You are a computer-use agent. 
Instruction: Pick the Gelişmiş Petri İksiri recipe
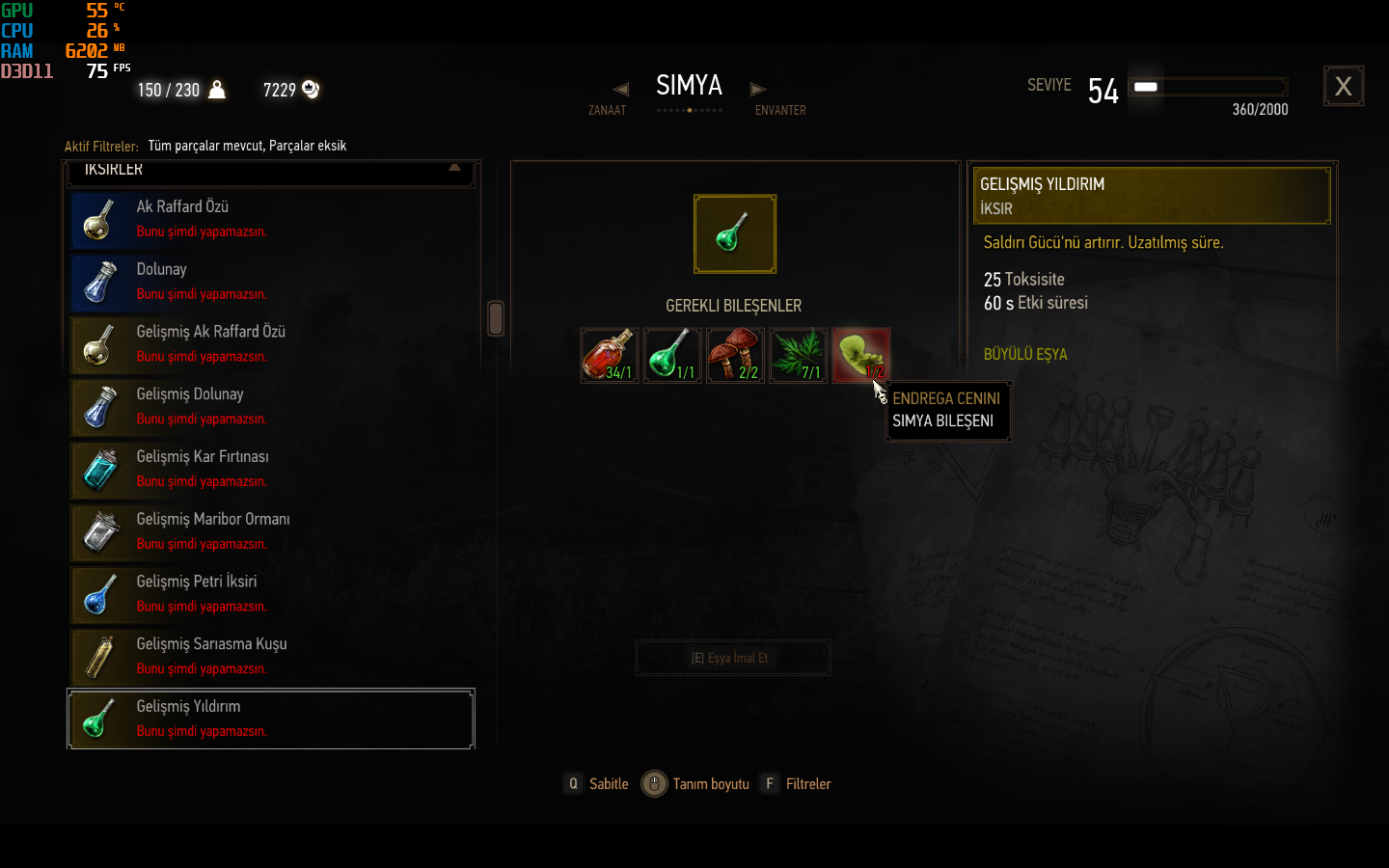(271, 594)
